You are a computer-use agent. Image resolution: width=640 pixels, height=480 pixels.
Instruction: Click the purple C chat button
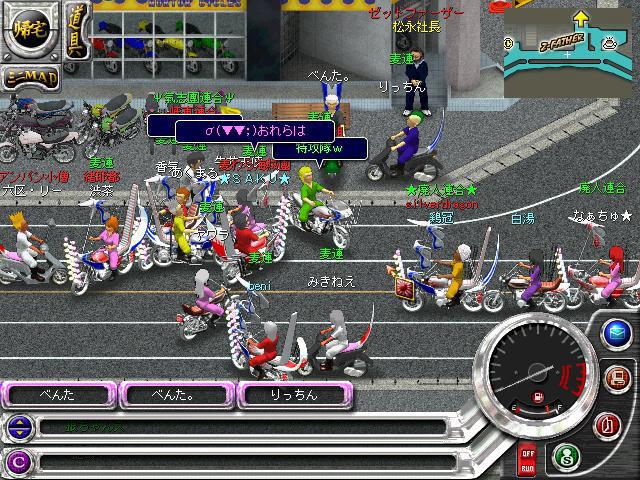[x=17, y=461]
